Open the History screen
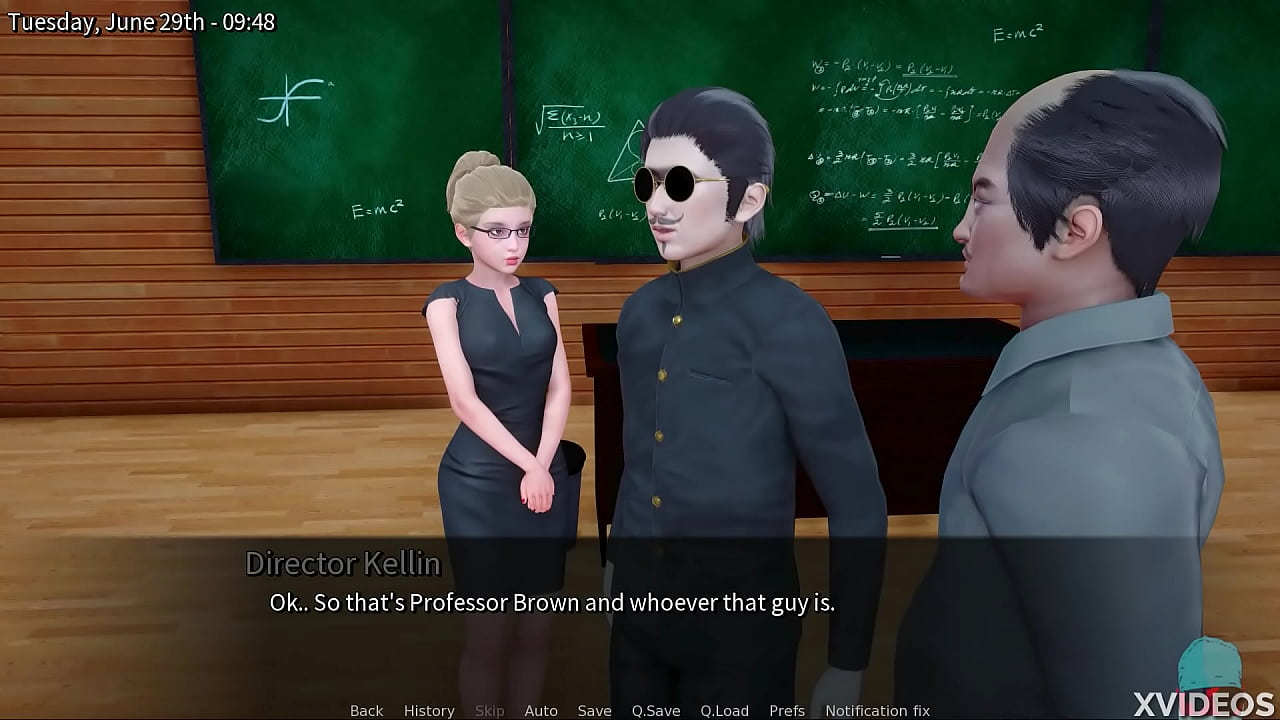This screenshot has height=720, width=1280. 429,710
